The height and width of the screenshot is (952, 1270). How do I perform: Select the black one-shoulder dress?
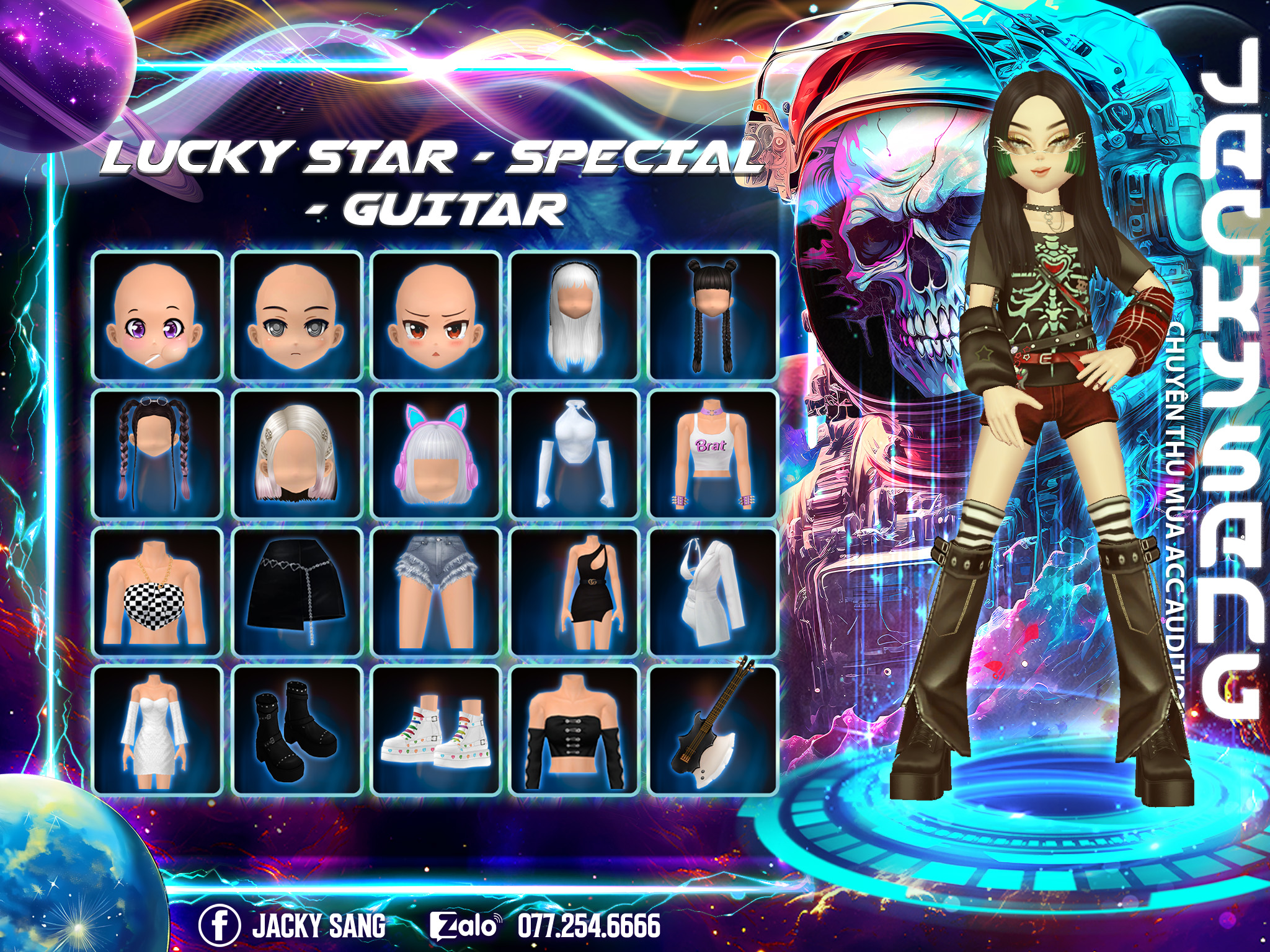(x=574, y=593)
